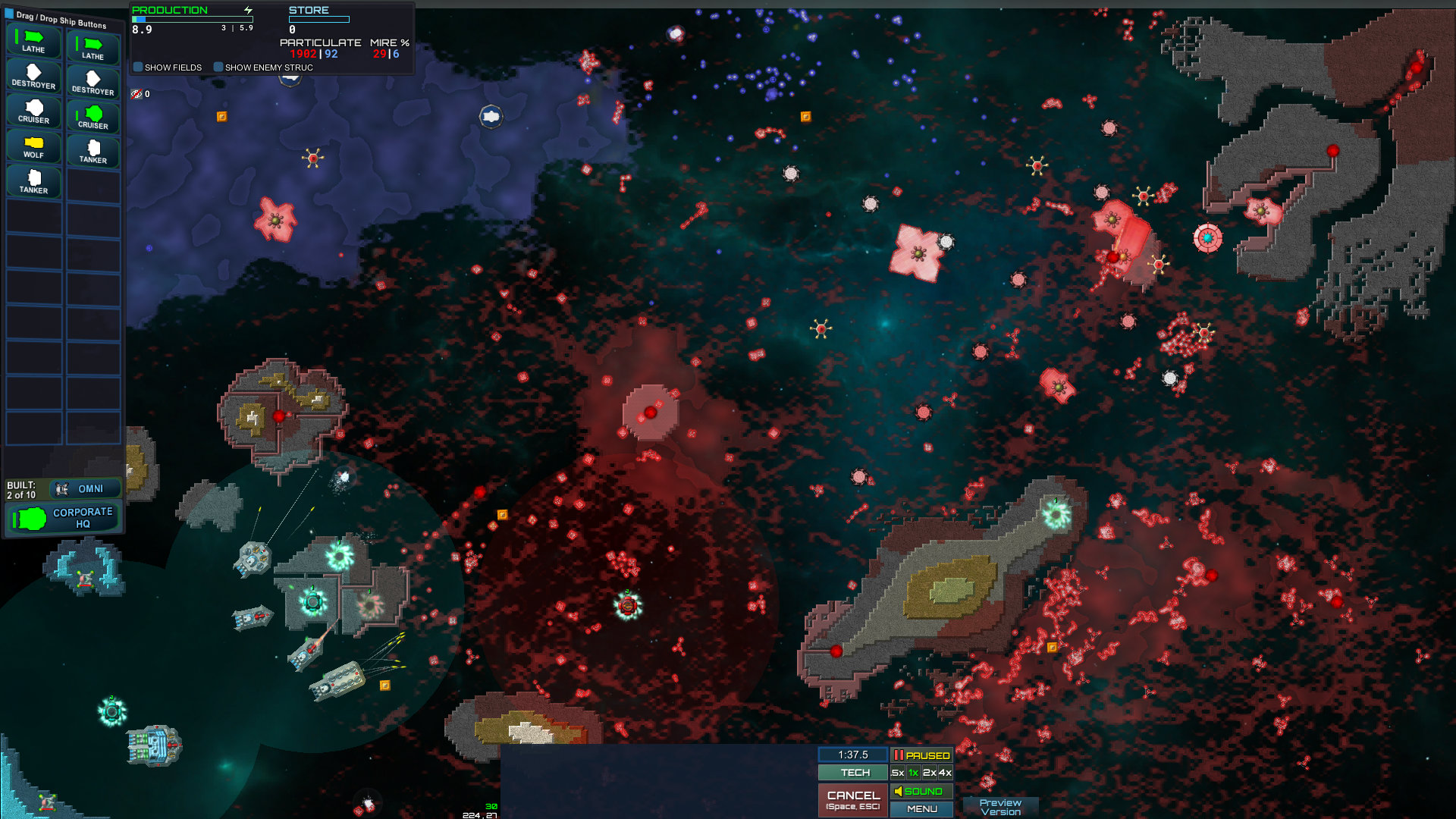Select the Corporate HQ button
The width and height of the screenshot is (1456, 819).
pyautogui.click(x=64, y=518)
